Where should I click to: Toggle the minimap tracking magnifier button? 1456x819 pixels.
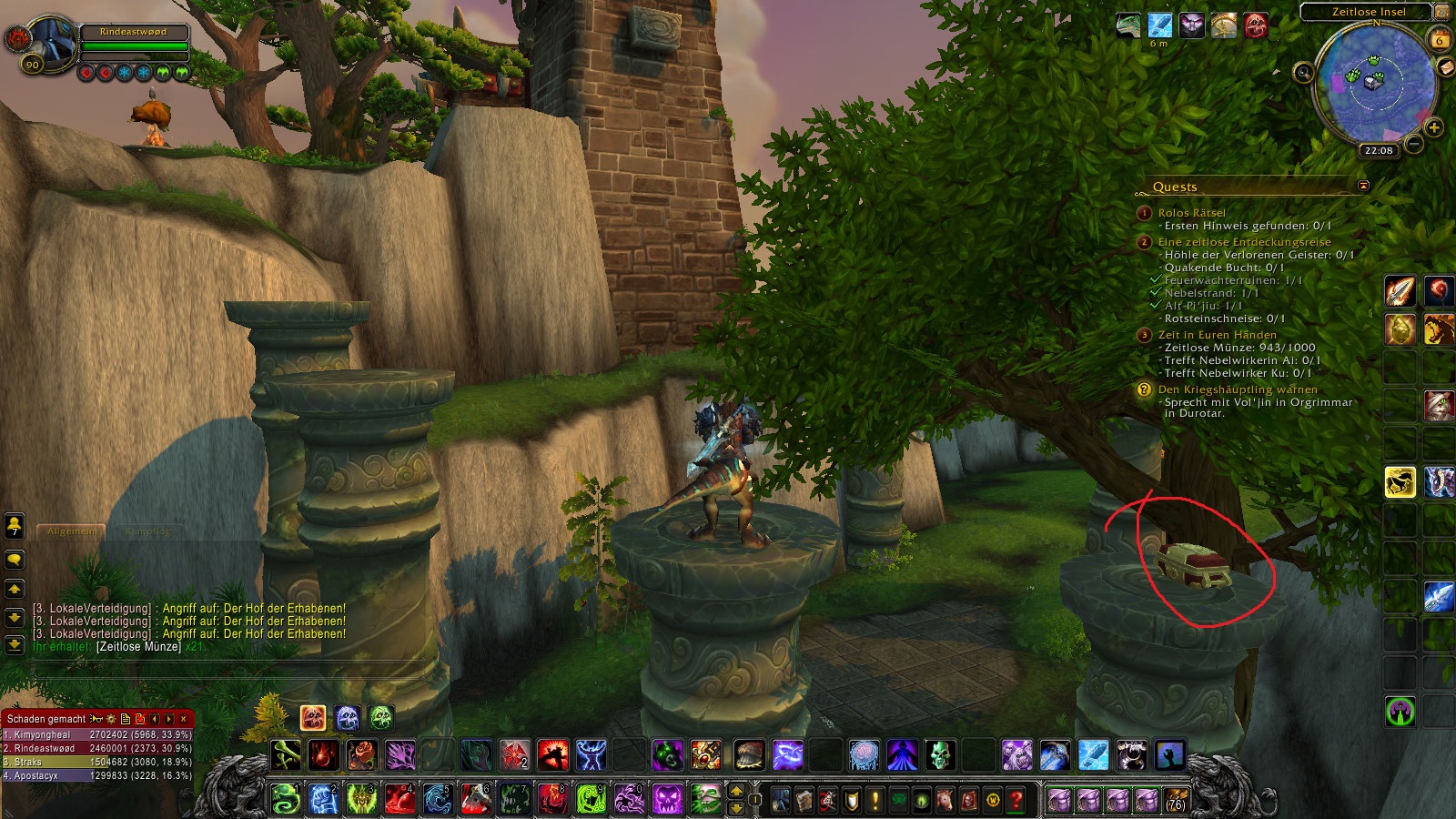click(x=1304, y=73)
